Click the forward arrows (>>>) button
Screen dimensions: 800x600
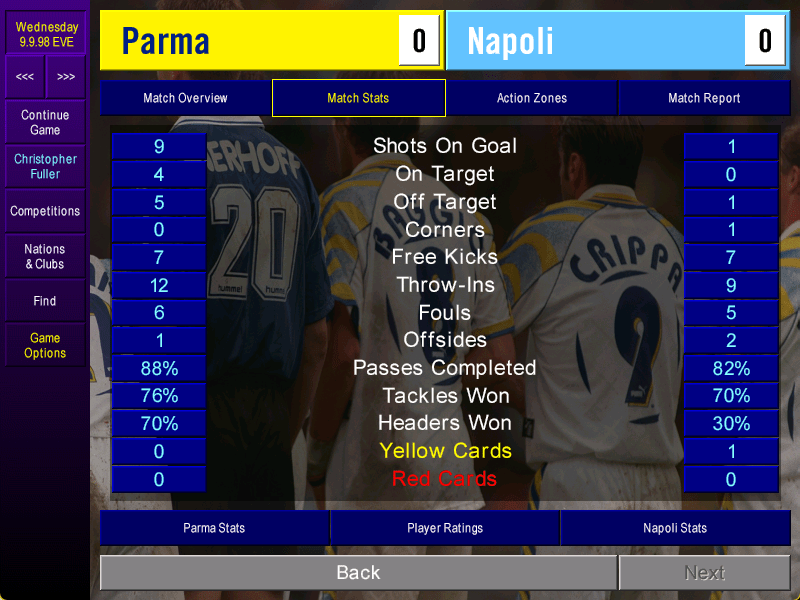[66, 77]
